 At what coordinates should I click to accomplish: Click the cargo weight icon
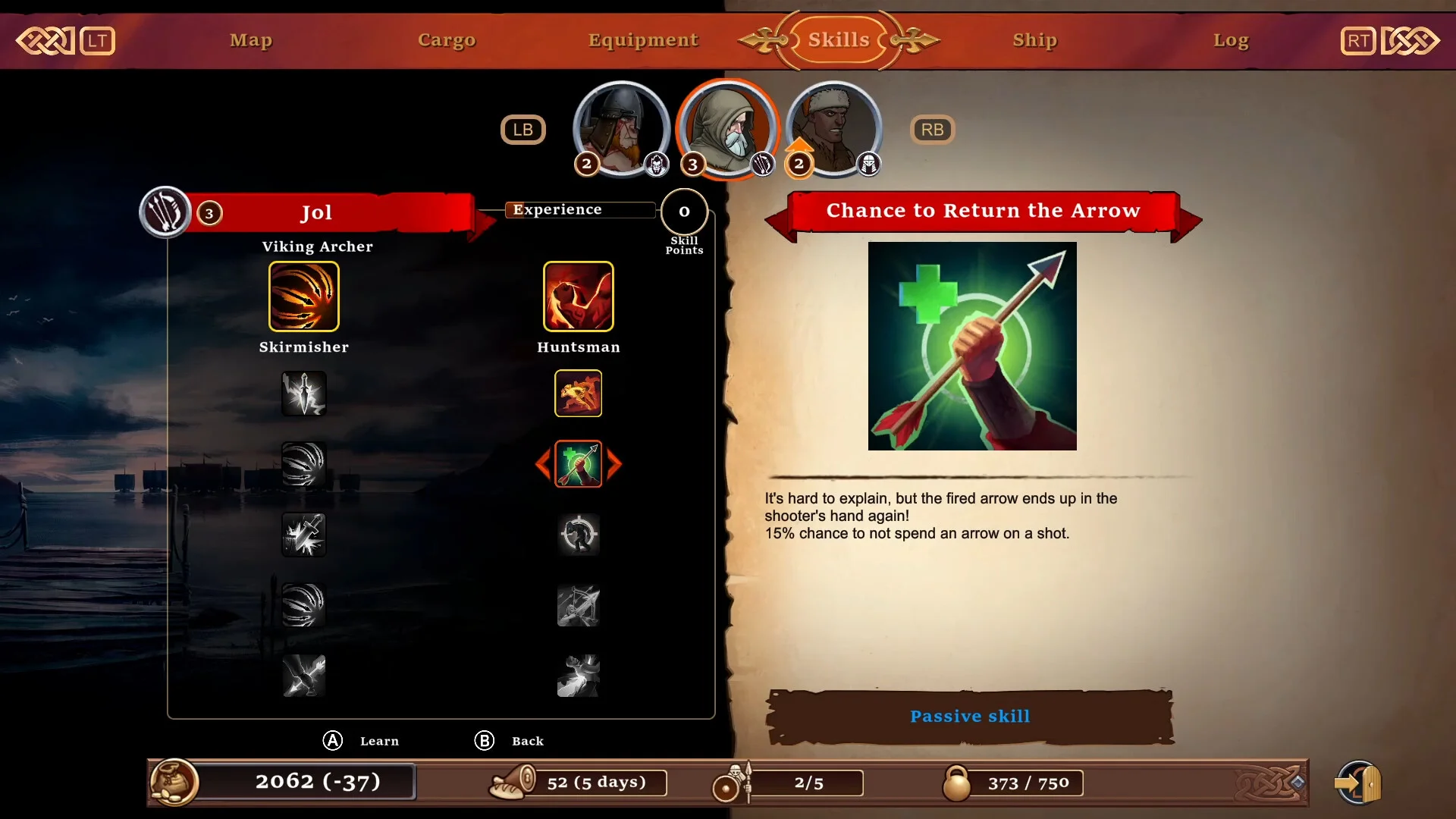click(x=956, y=783)
